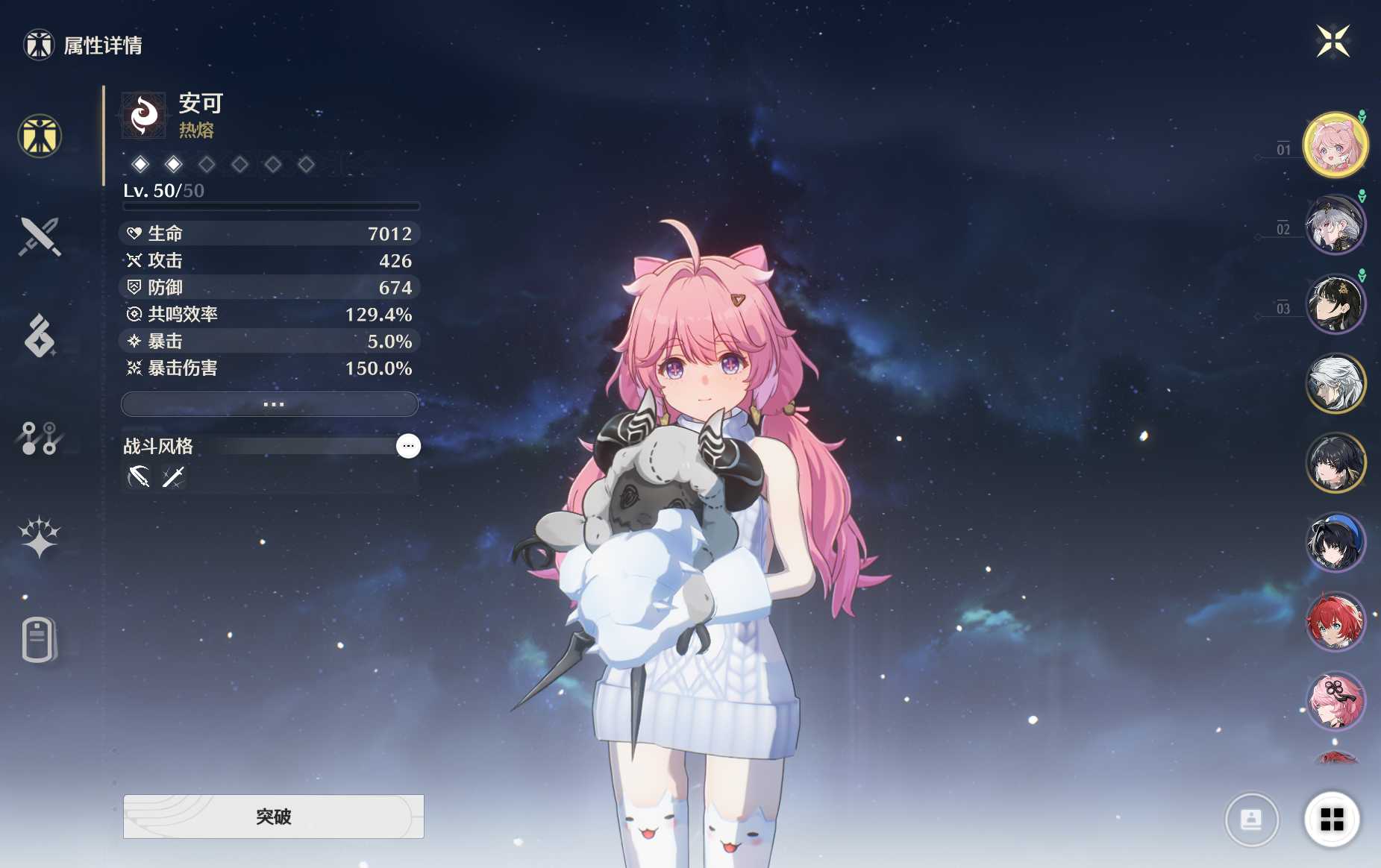The height and width of the screenshot is (868, 1381).
Task: Select the red-haired character portrait
Action: click(1336, 623)
